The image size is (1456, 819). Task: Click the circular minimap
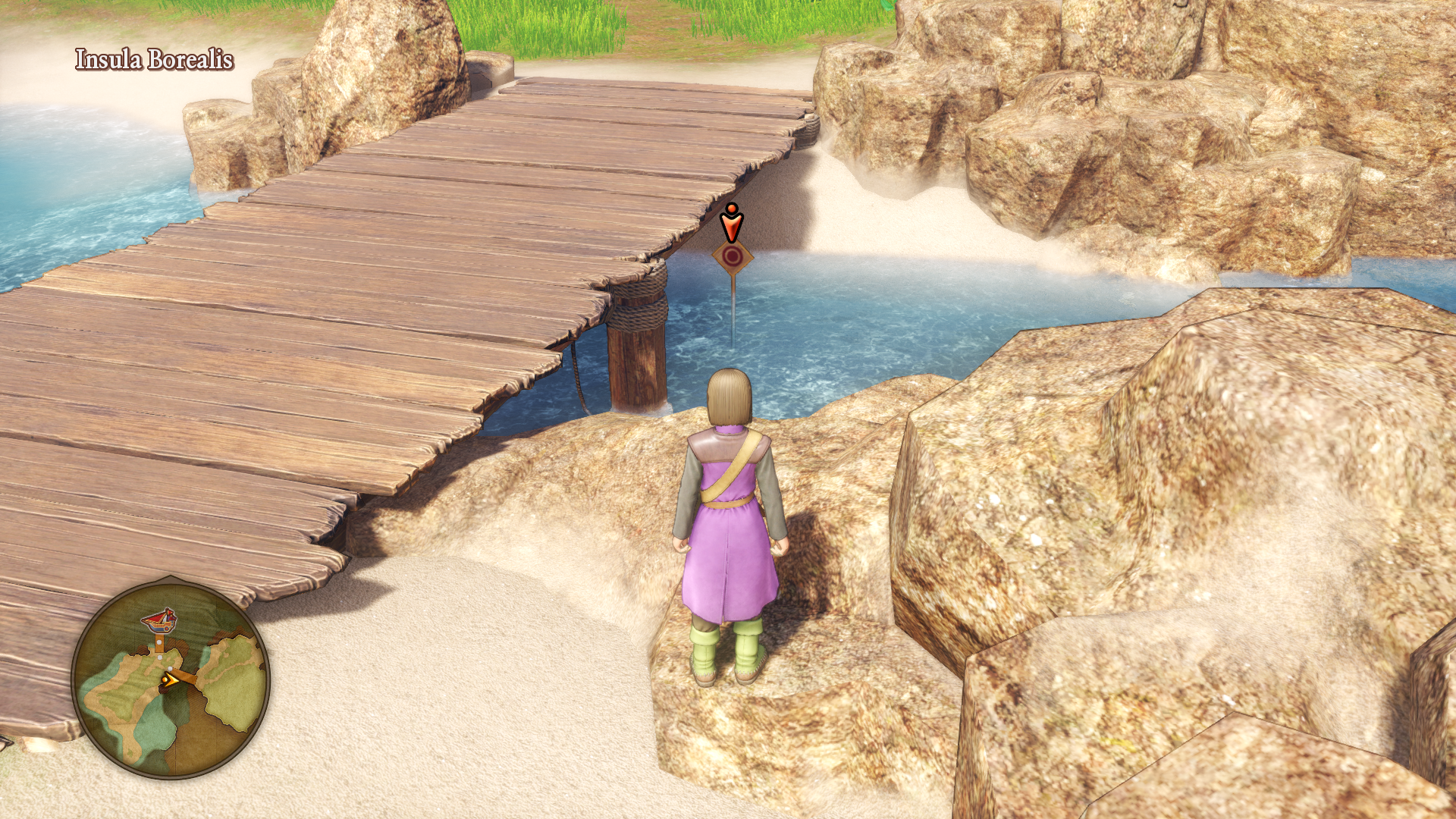[x=171, y=677]
